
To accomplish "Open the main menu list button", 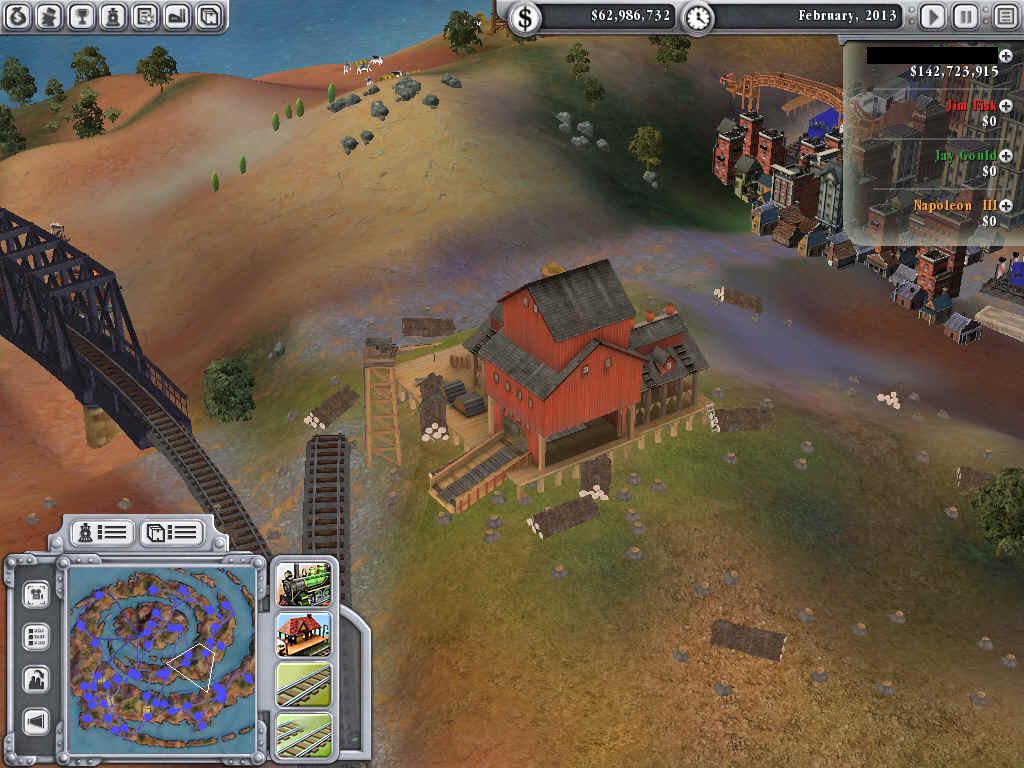I will click(x=1004, y=17).
